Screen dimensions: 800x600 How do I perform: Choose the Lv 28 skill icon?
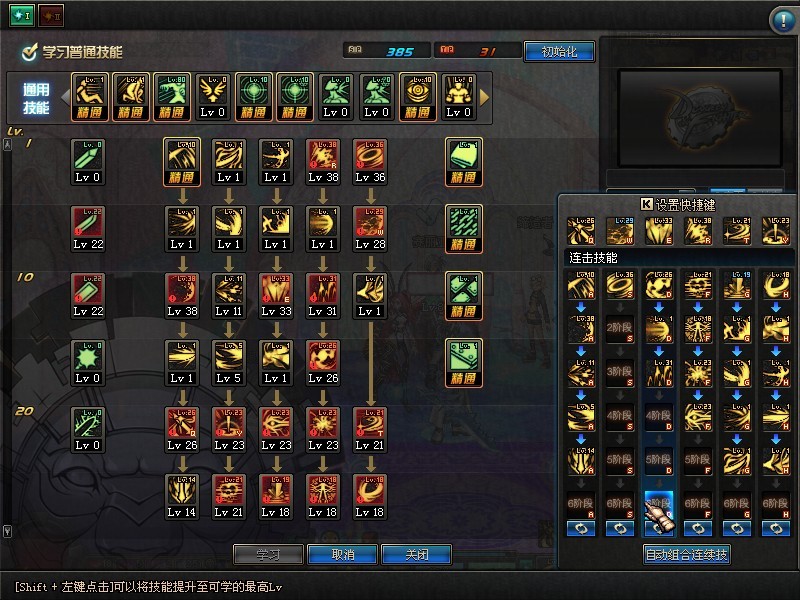tap(370, 222)
